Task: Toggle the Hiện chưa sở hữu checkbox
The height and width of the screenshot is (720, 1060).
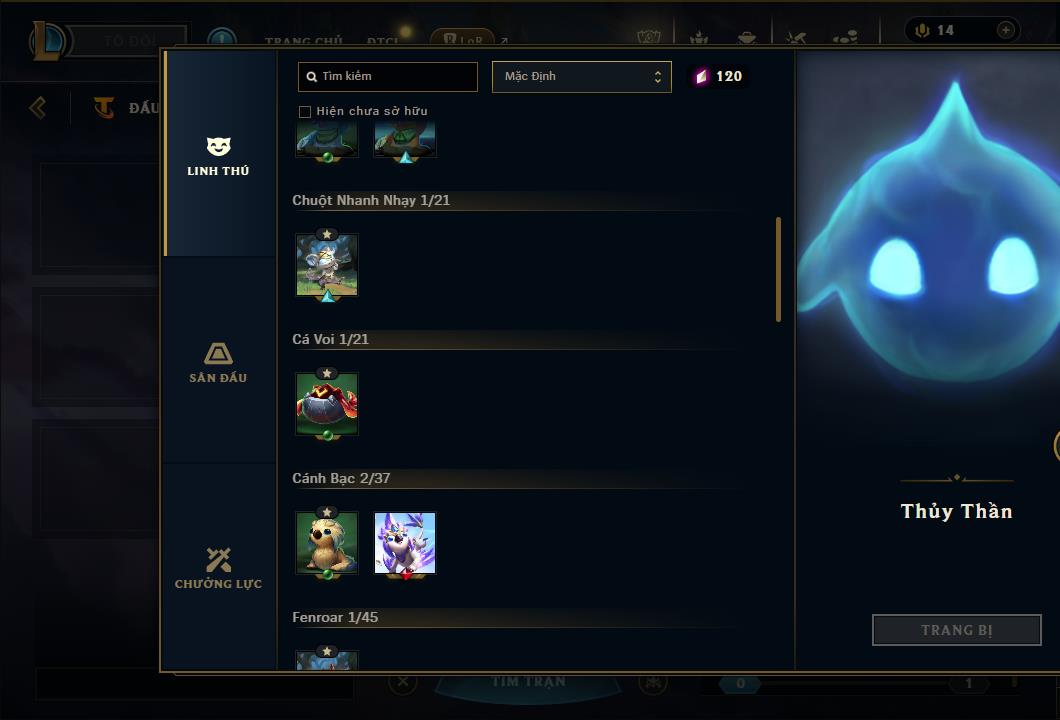Action: (x=305, y=111)
